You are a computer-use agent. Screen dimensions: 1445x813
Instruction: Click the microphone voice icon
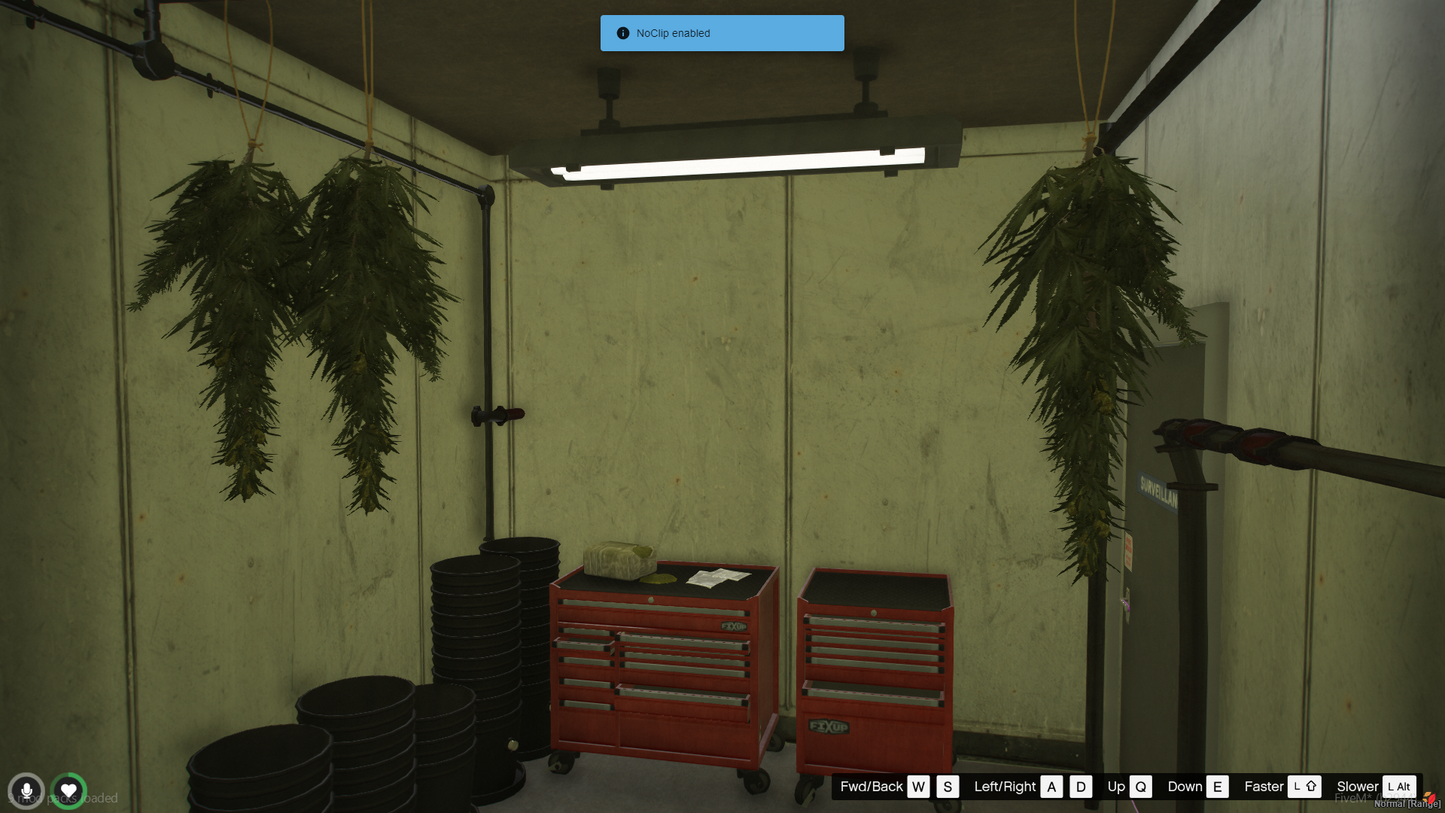(x=26, y=791)
